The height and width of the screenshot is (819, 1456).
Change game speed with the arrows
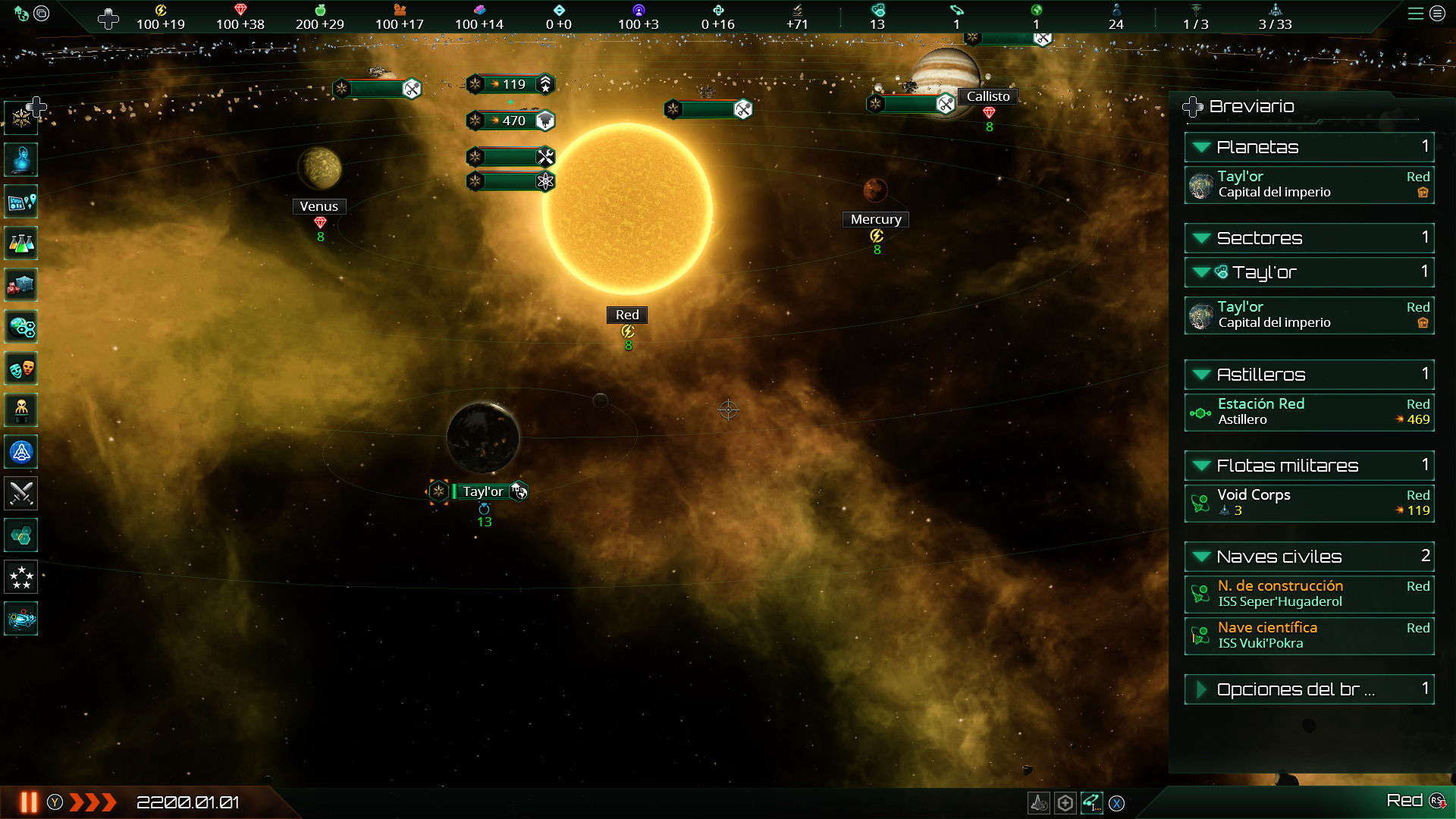pyautogui.click(x=93, y=802)
